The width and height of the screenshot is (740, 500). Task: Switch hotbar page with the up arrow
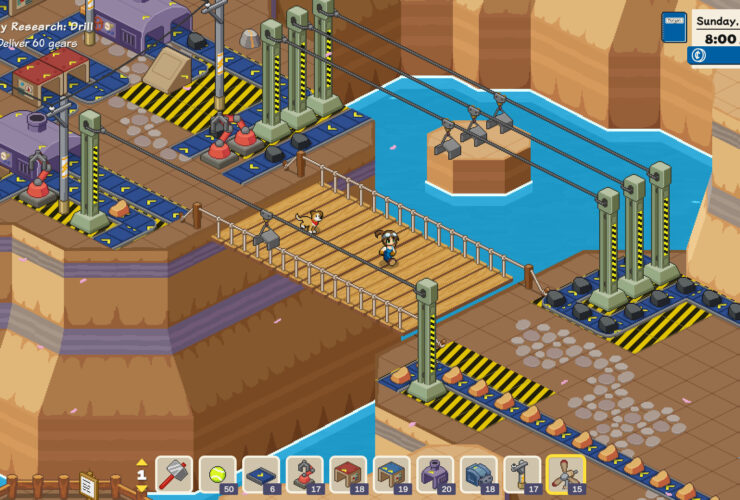click(142, 462)
